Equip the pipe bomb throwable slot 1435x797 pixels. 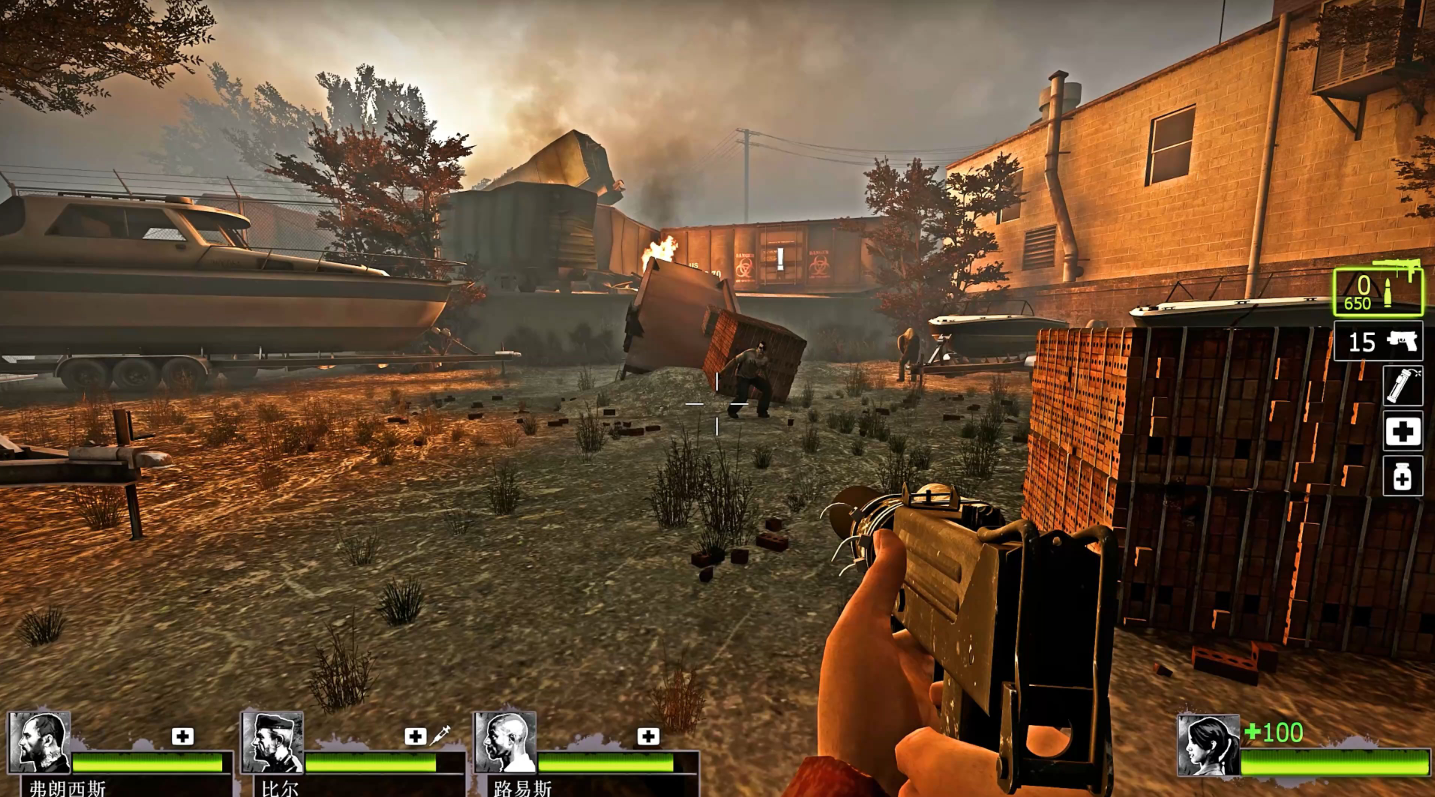click(x=1402, y=385)
